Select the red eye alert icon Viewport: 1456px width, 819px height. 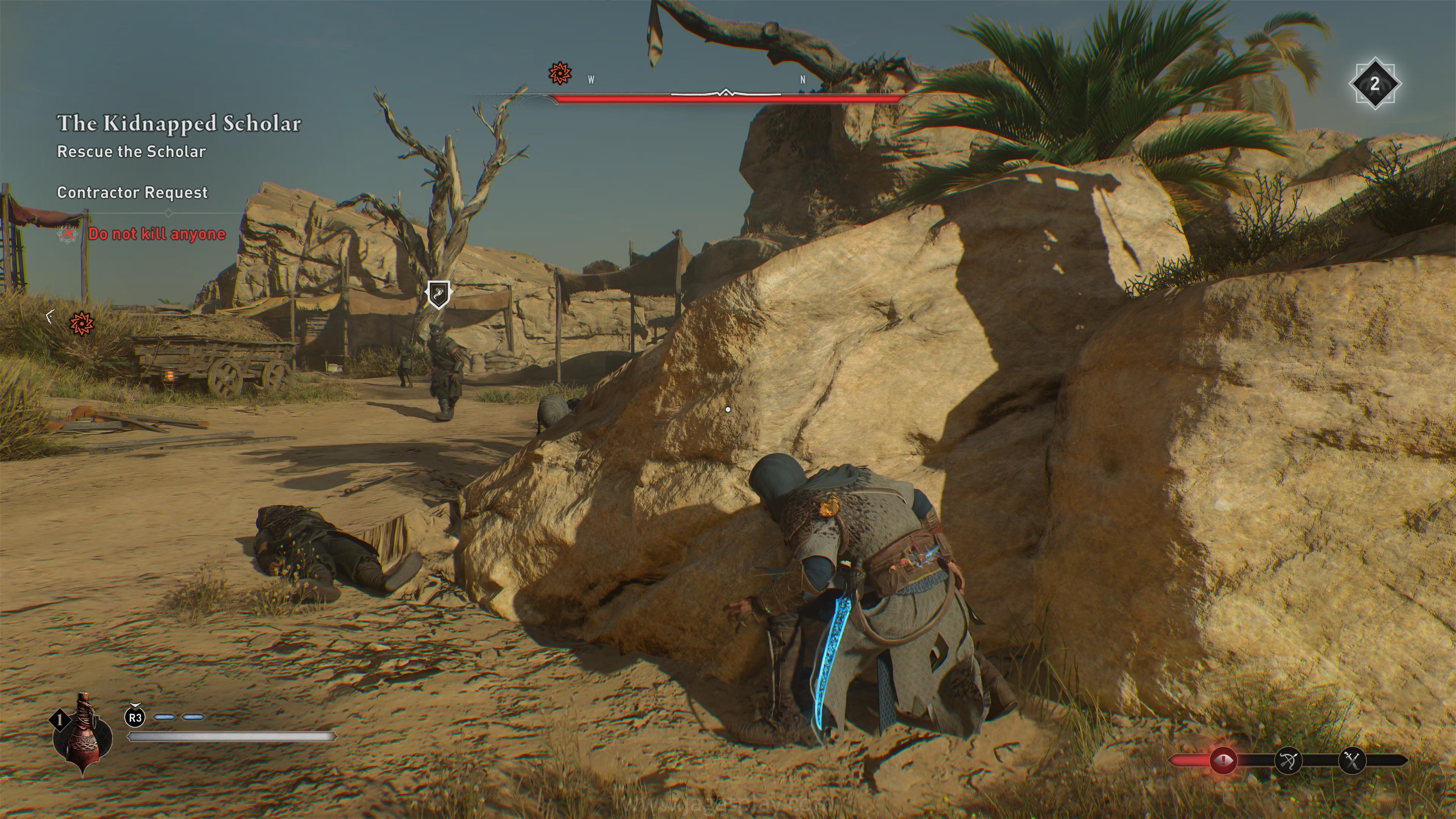[1223, 761]
